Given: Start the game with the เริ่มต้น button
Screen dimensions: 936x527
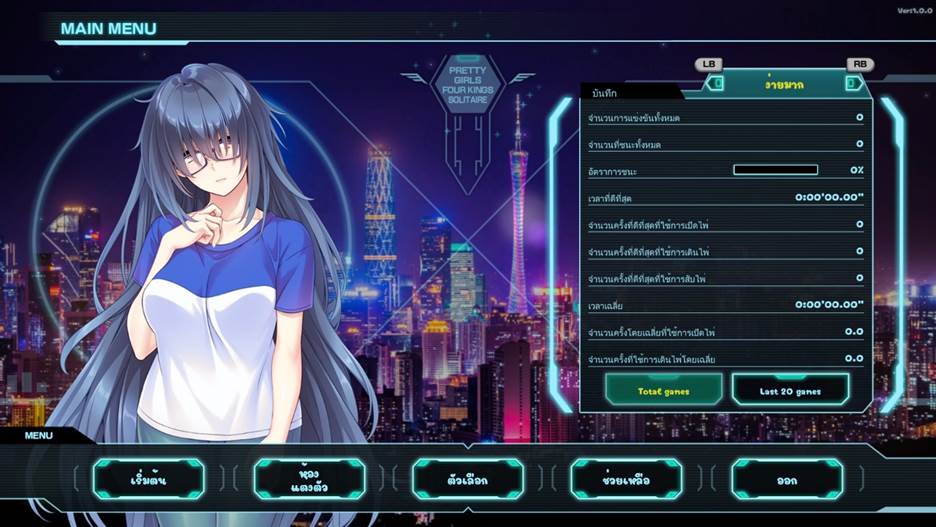Looking at the screenshot, I should point(148,479).
